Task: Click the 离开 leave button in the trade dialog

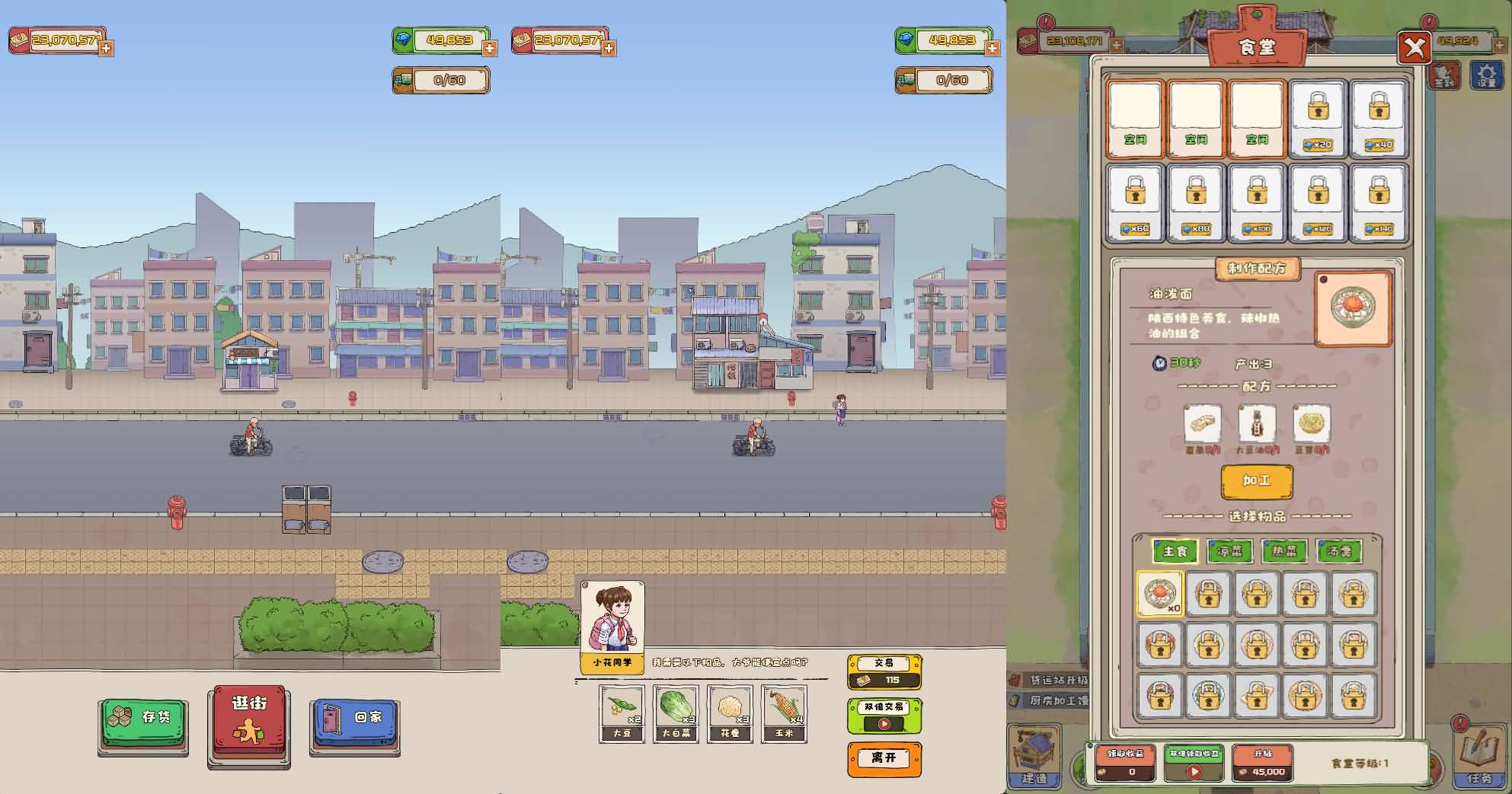Action: pyautogui.click(x=884, y=759)
